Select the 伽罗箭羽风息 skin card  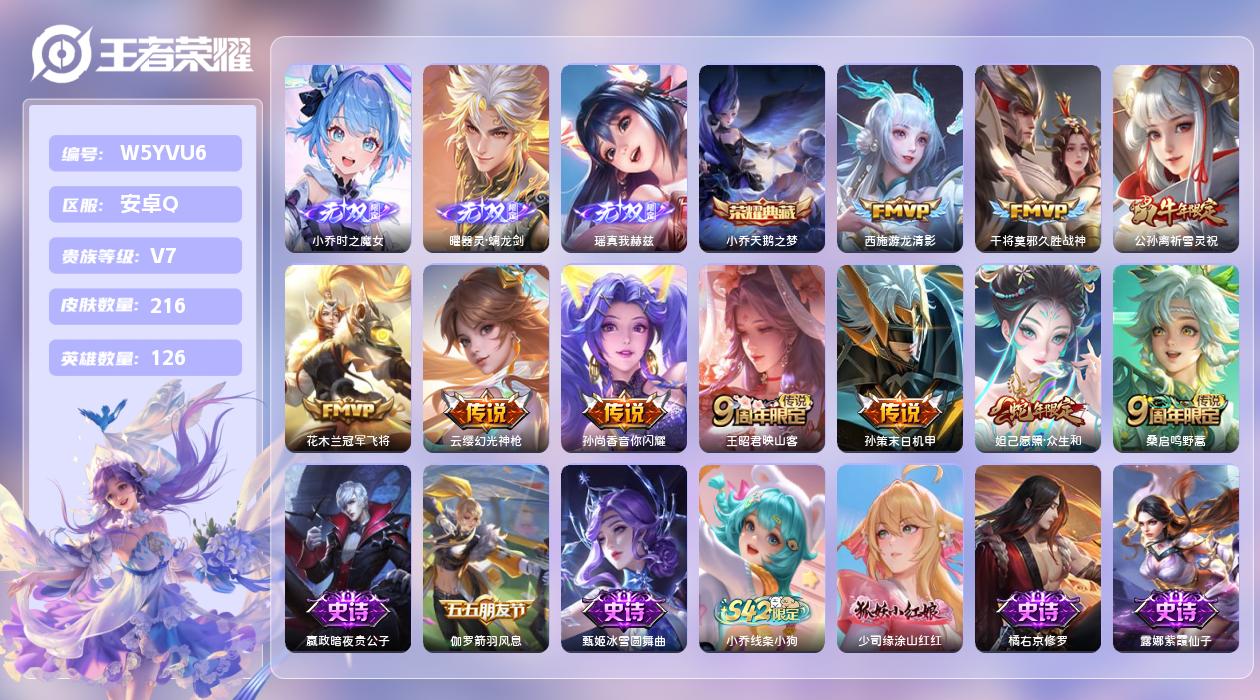pyautogui.click(x=486, y=558)
